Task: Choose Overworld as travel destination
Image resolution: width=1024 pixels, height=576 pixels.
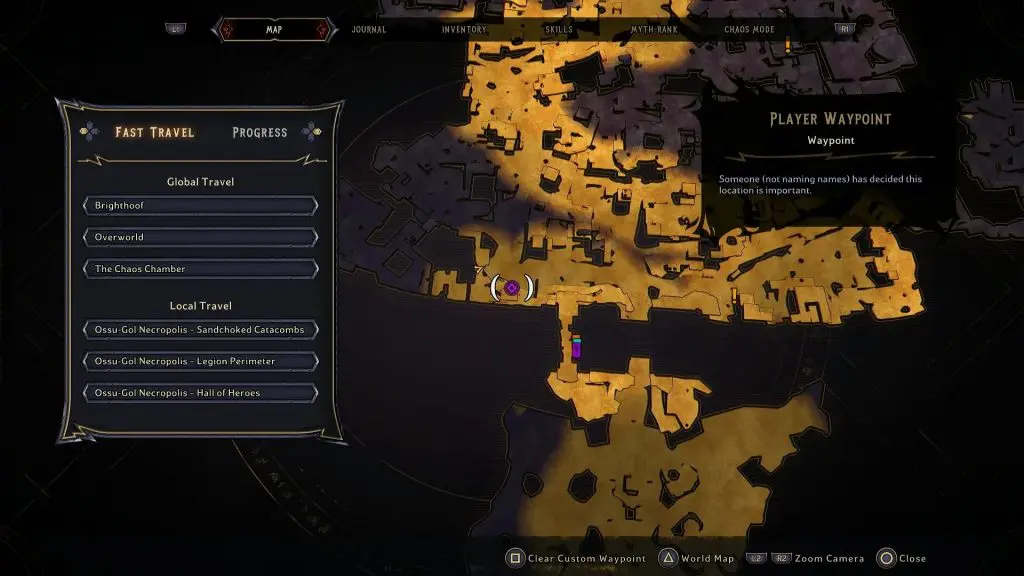Action: [x=201, y=238]
